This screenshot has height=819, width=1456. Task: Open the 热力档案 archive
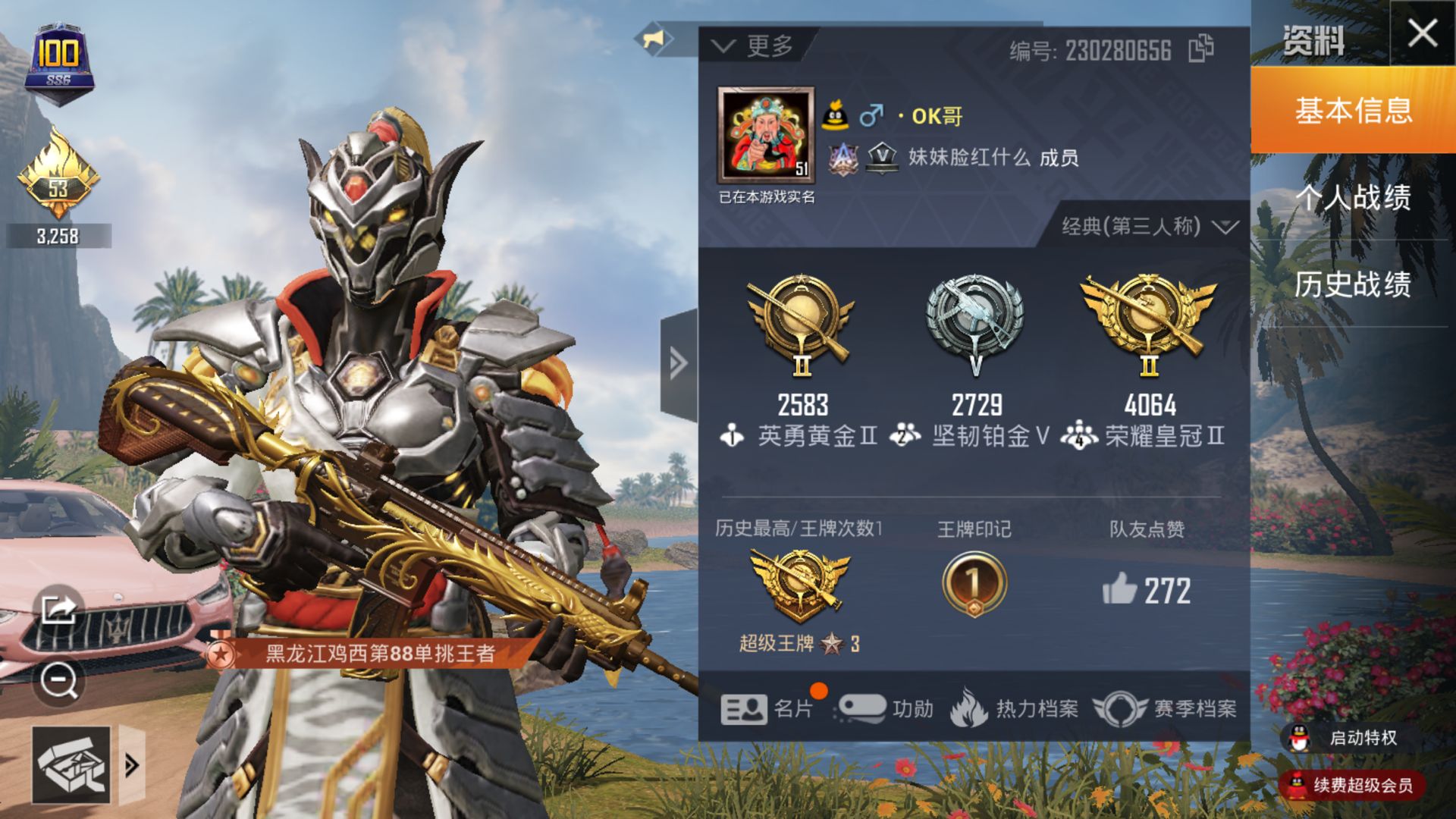coord(1015,709)
